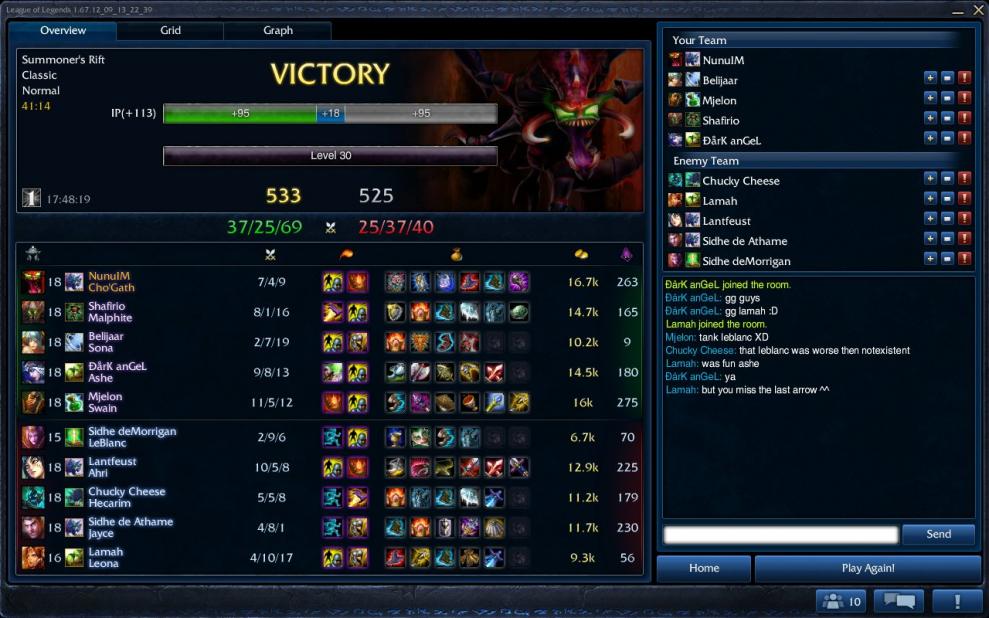Report Chucky Cheese with the red exclamation button
Image resolution: width=989 pixels, height=618 pixels.
(x=964, y=180)
